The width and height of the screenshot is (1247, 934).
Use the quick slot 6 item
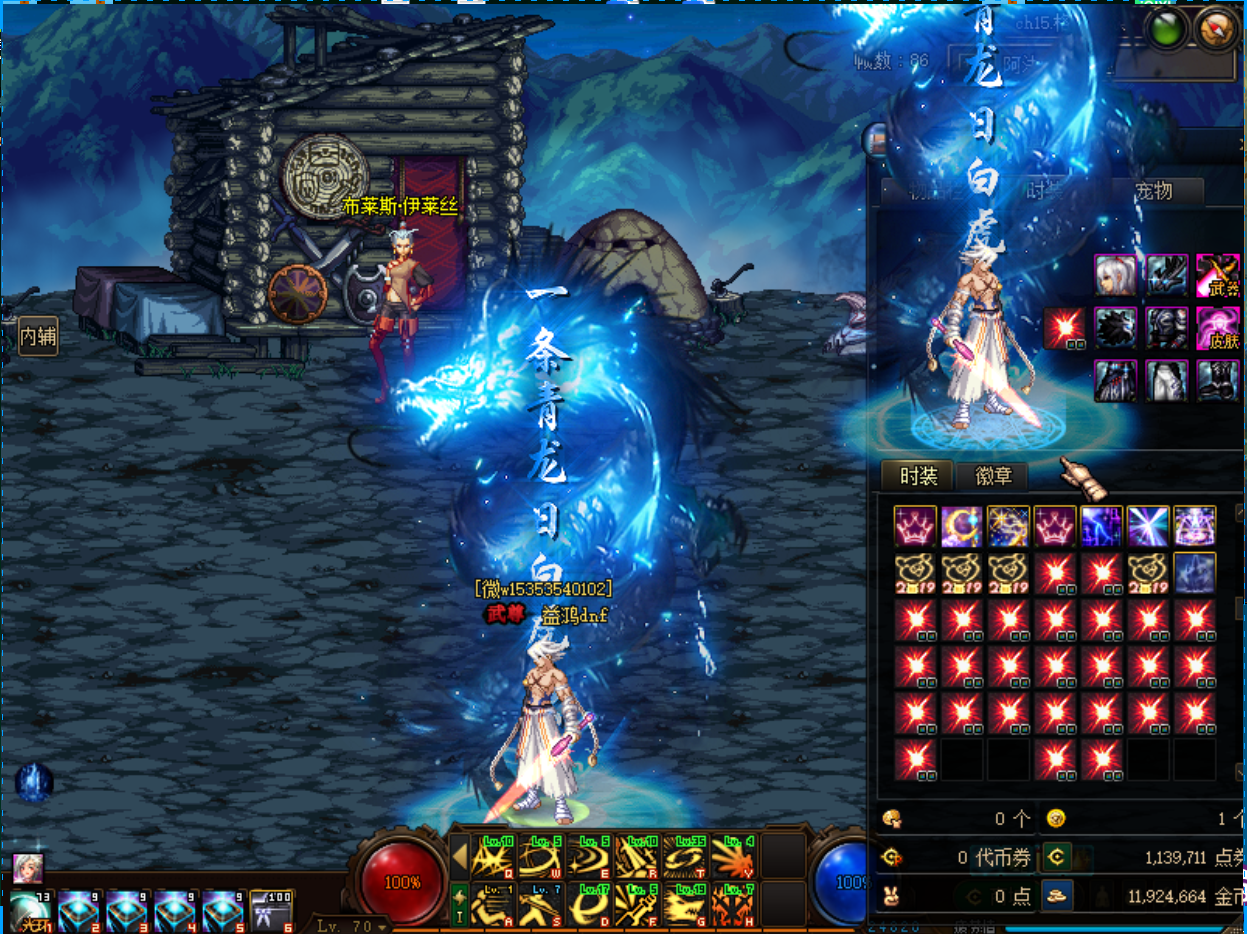271,910
